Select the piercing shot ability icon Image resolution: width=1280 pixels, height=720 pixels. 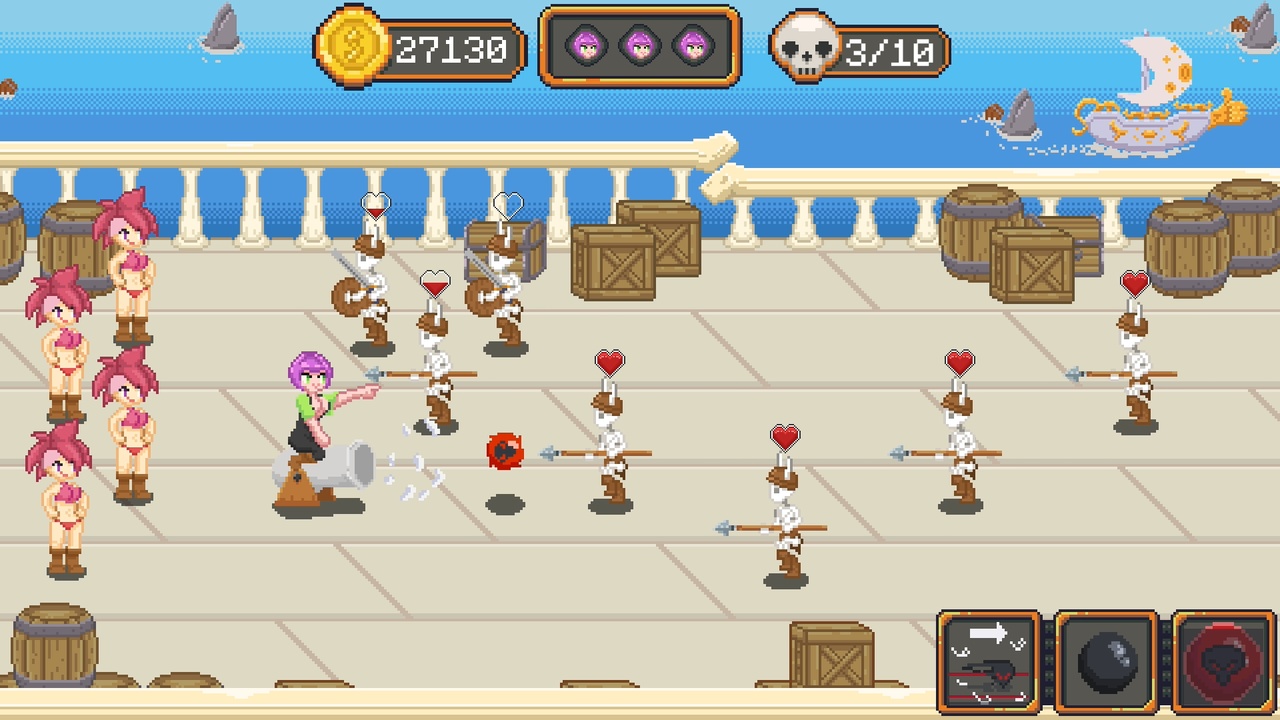[989, 660]
